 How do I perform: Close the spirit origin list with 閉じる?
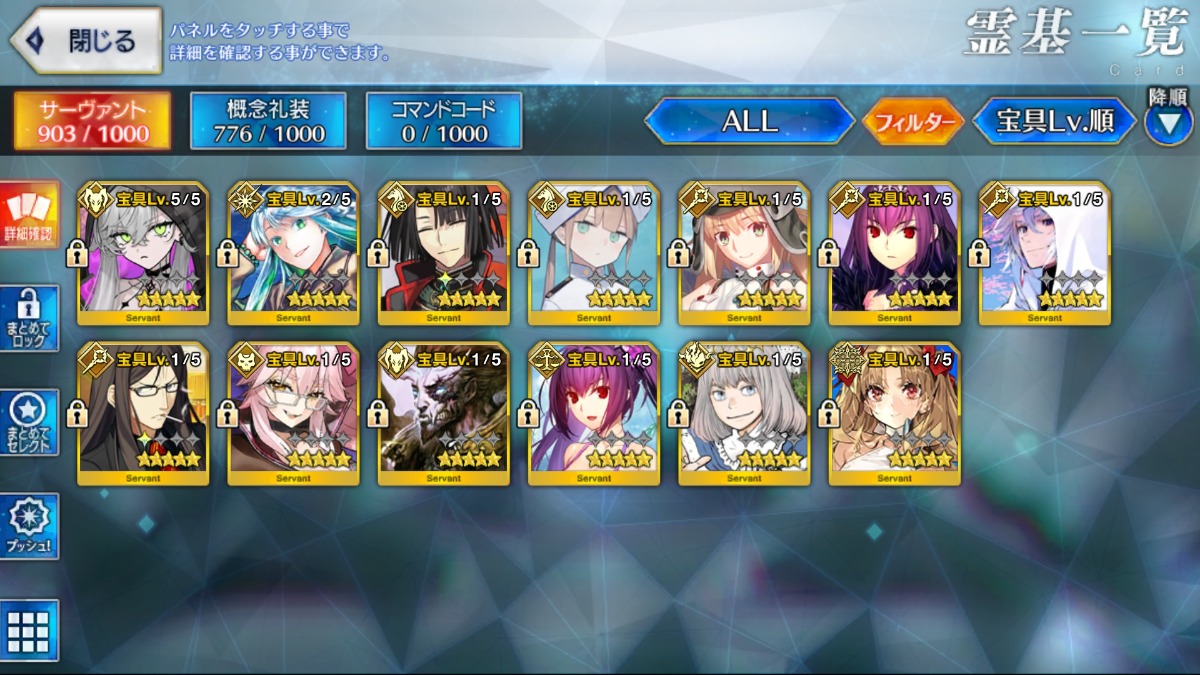pos(87,41)
